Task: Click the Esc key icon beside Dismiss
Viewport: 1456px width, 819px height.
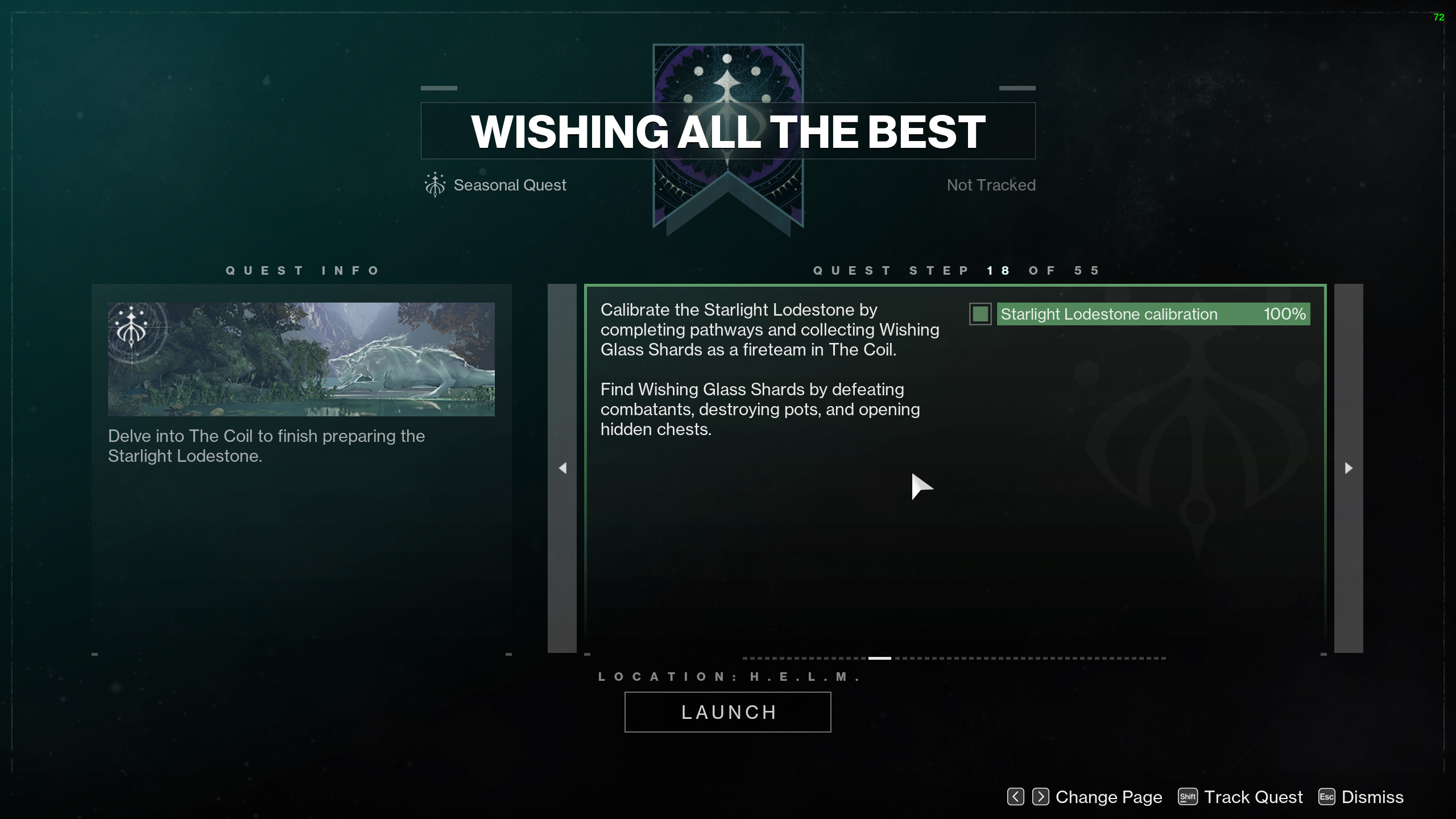Action: [1327, 797]
